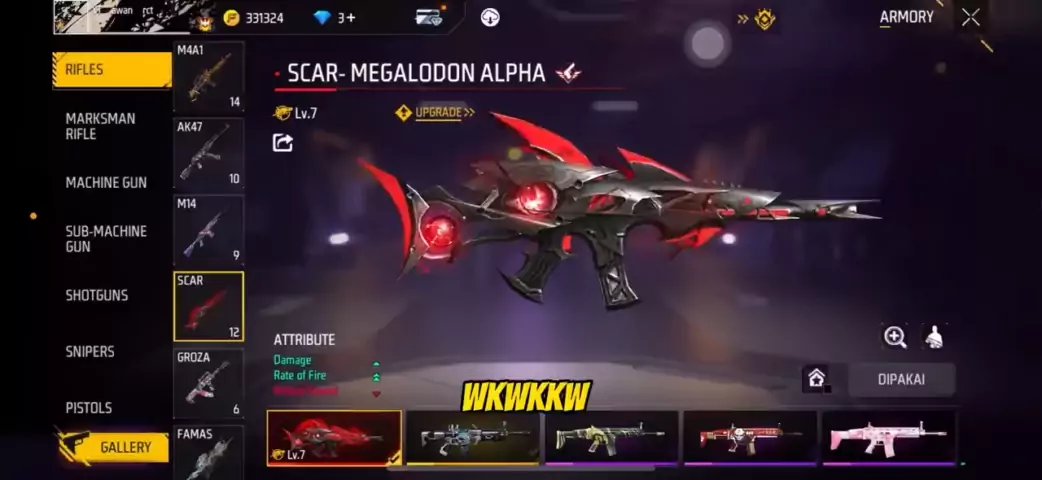Image resolution: width=1042 pixels, height=480 pixels.
Task: Open the Rifles category tab
Action: tap(110, 70)
